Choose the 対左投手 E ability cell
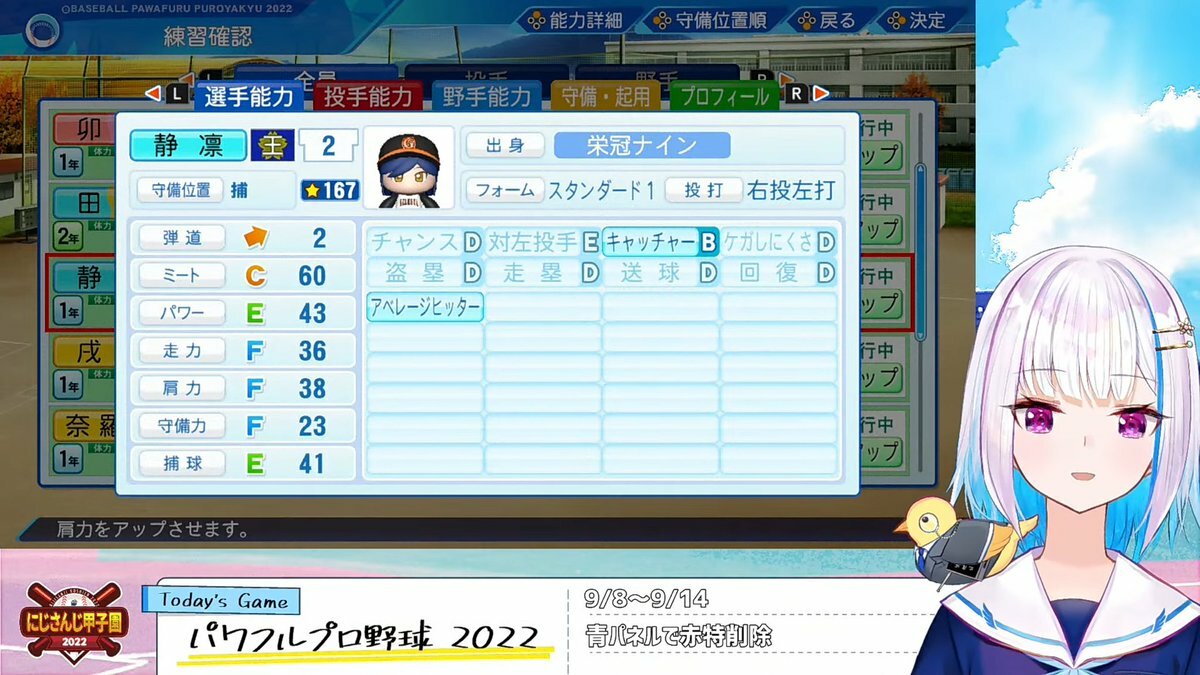Image resolution: width=1200 pixels, height=675 pixels. pos(543,242)
